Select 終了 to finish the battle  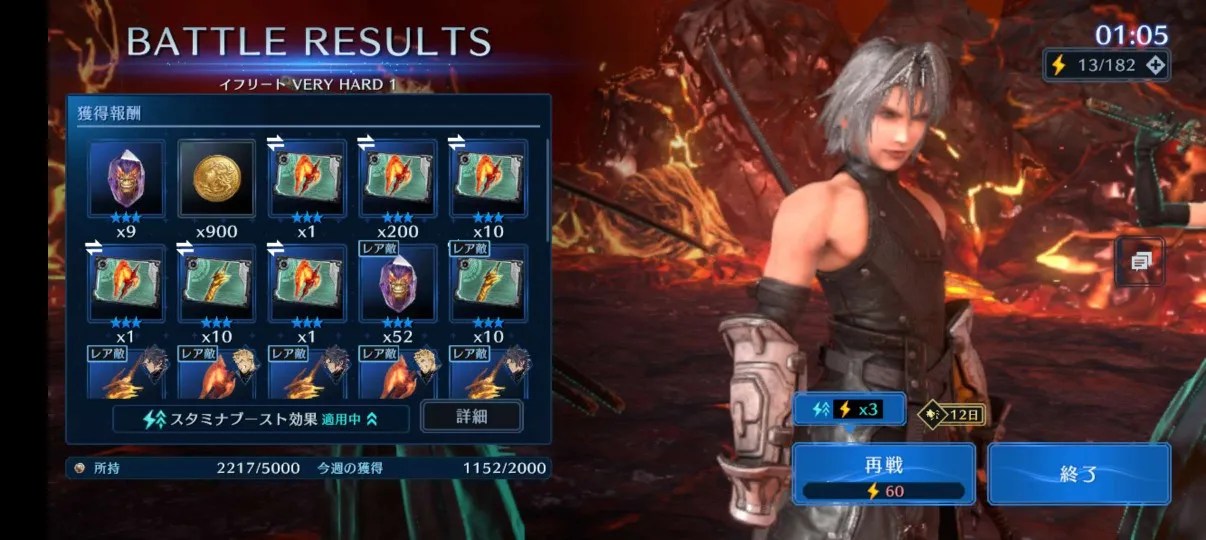click(1078, 474)
